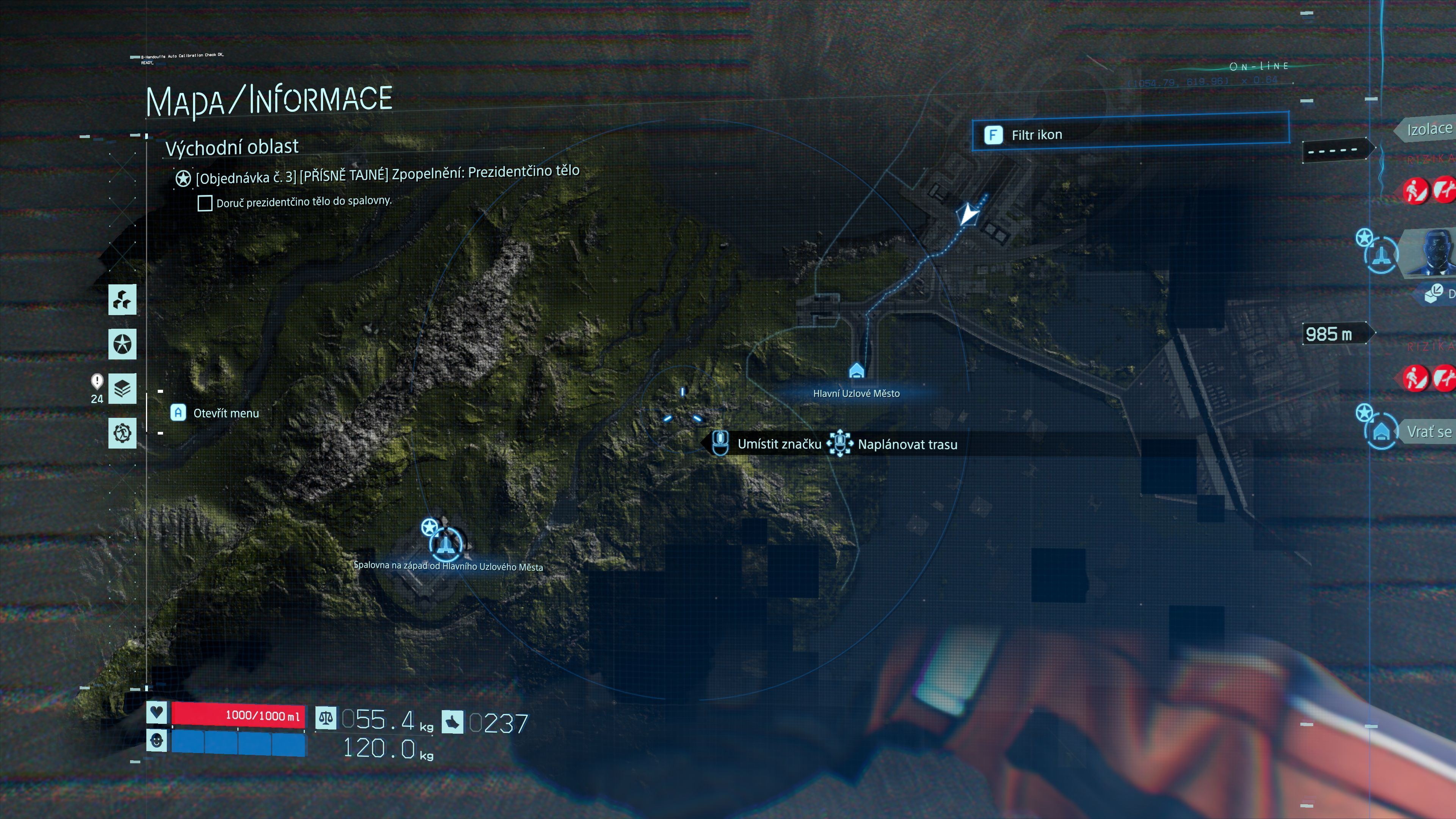Click the player arrow marker on the map
This screenshot has height=819, width=1456.
click(x=968, y=214)
